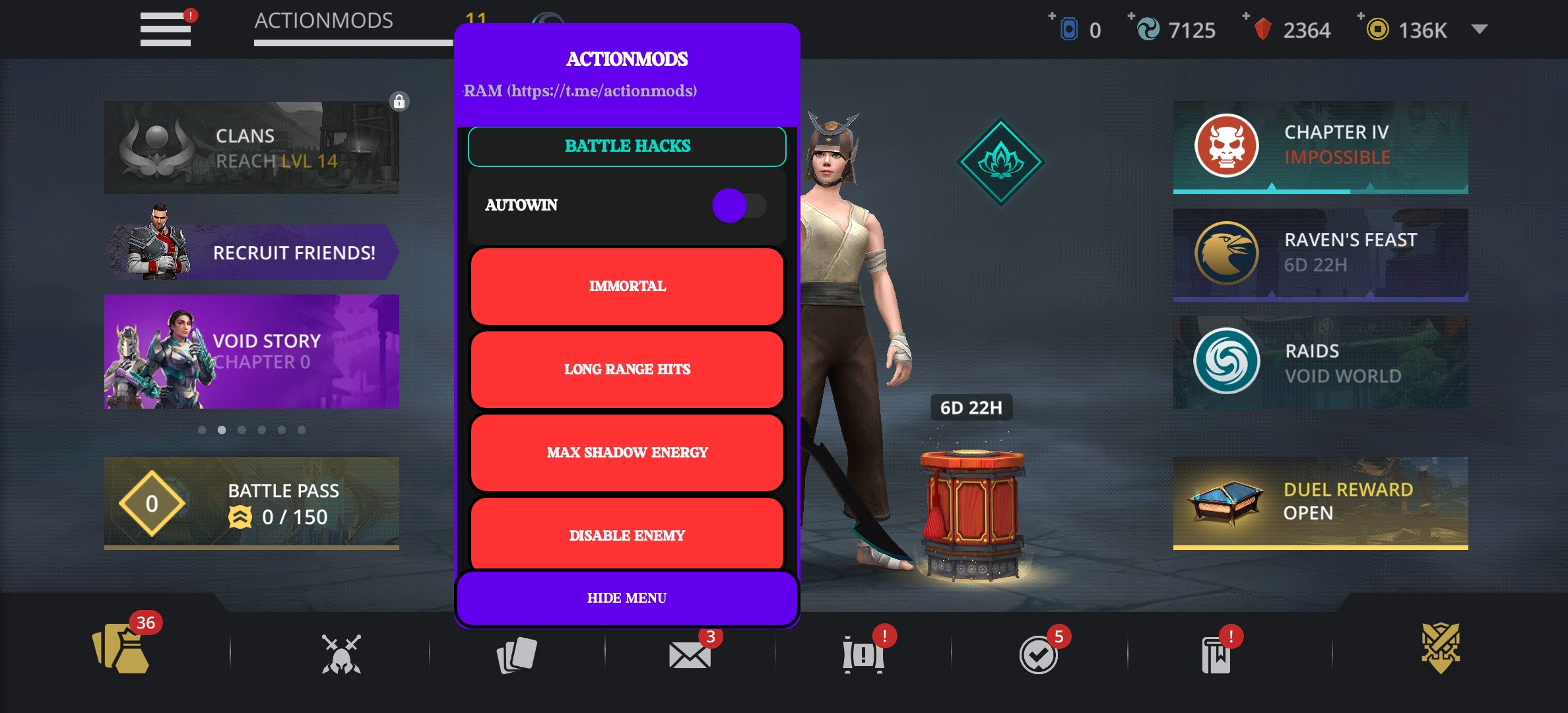
Task: Open the Duel Reward chest panel
Action: [1320, 502]
